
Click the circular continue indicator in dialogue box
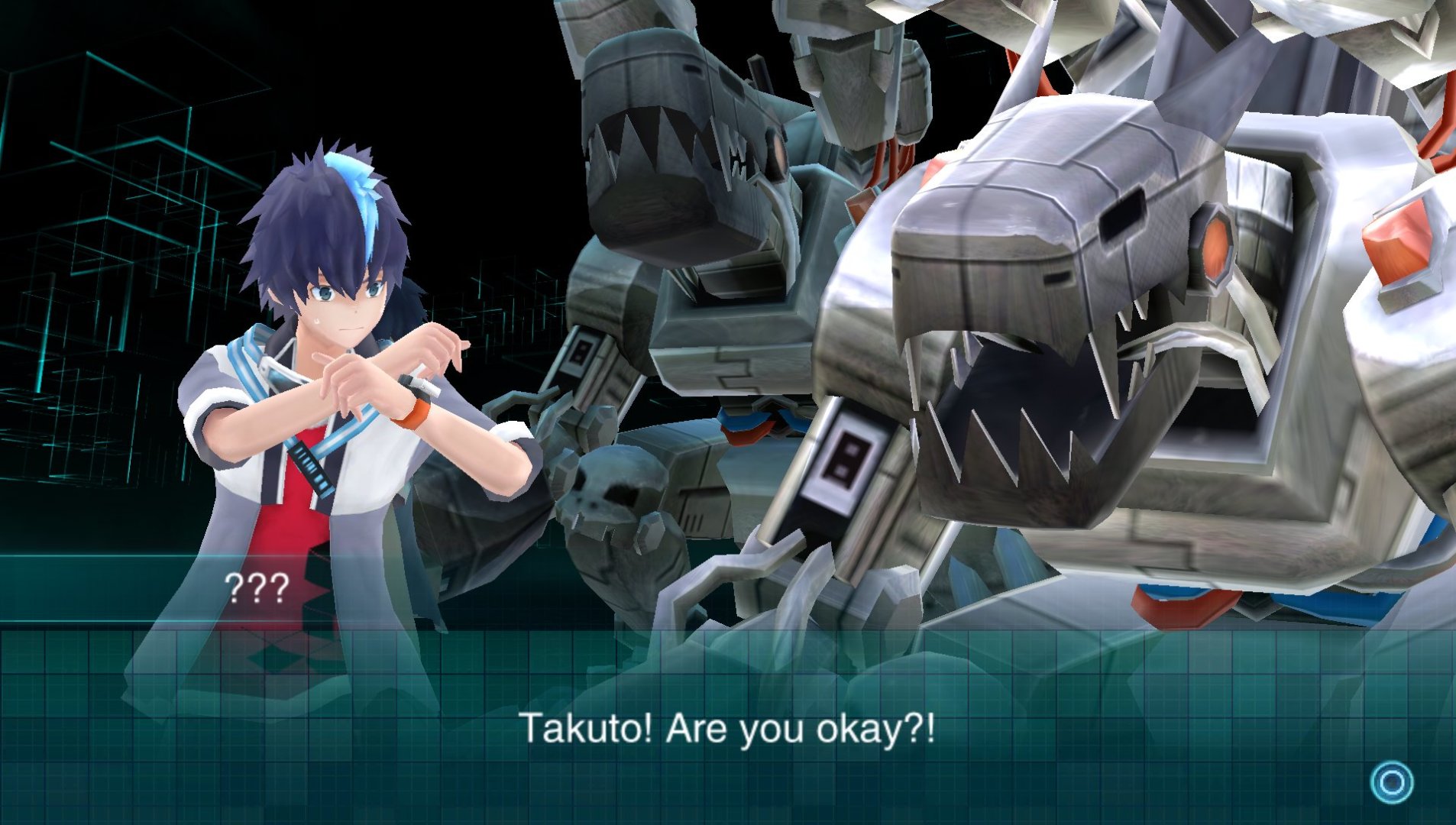point(1392,782)
